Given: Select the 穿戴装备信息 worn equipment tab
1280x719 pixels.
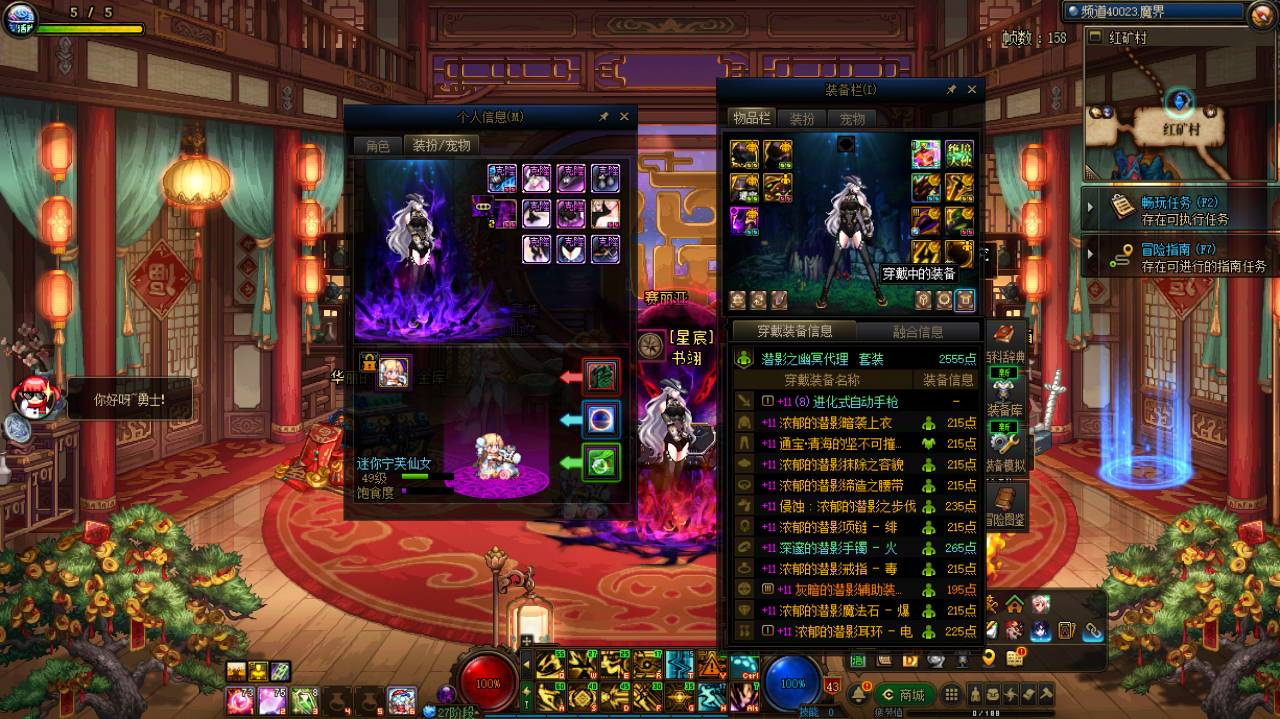Looking at the screenshot, I should 794,331.
